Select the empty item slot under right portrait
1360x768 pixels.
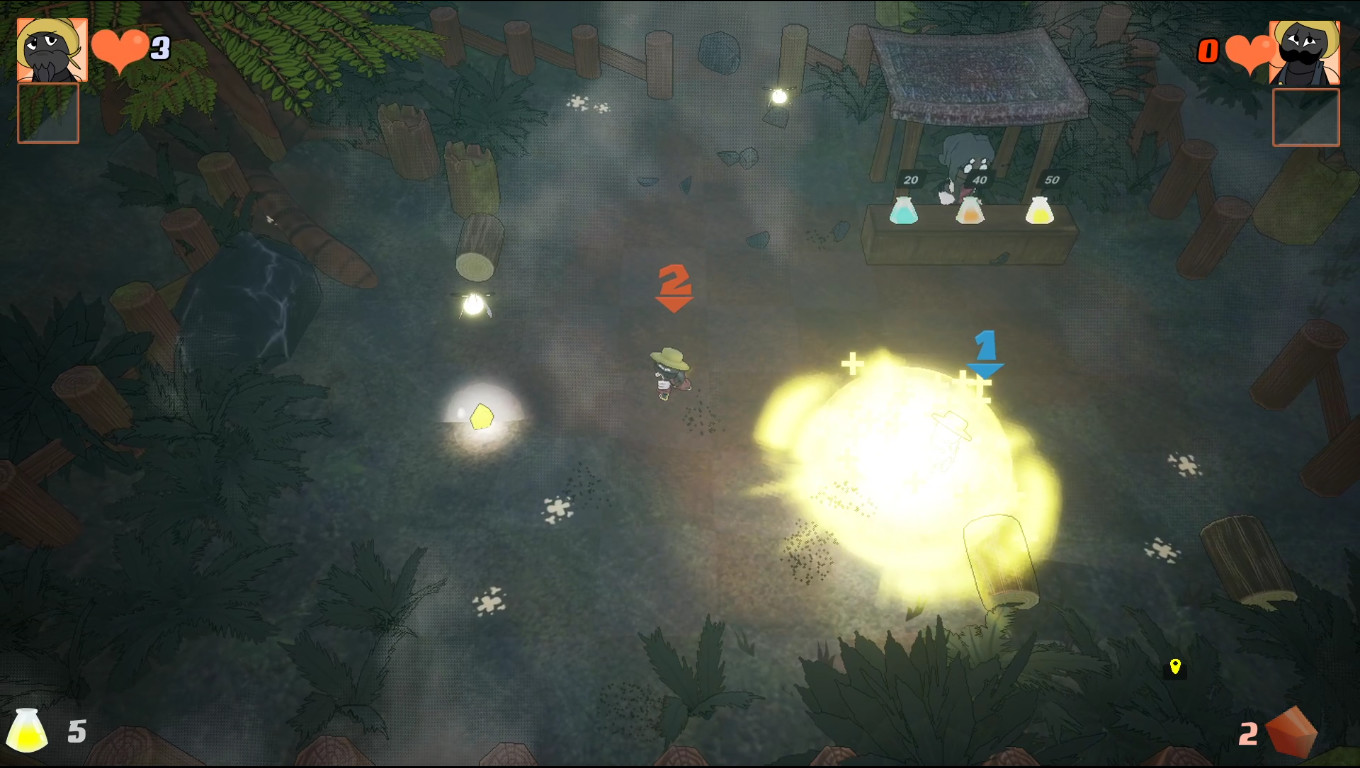[x=1305, y=117]
